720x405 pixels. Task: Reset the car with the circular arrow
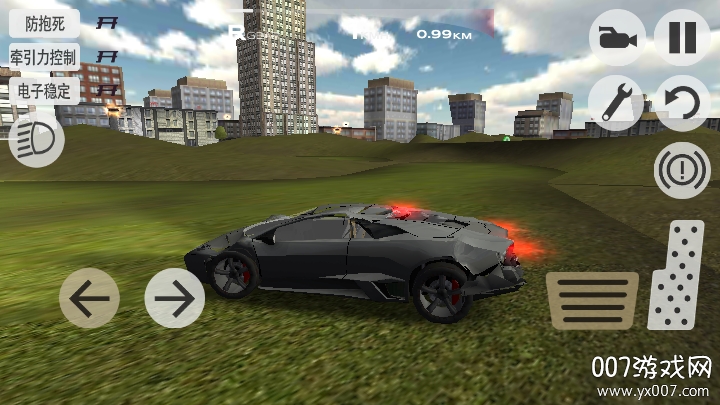(x=682, y=102)
